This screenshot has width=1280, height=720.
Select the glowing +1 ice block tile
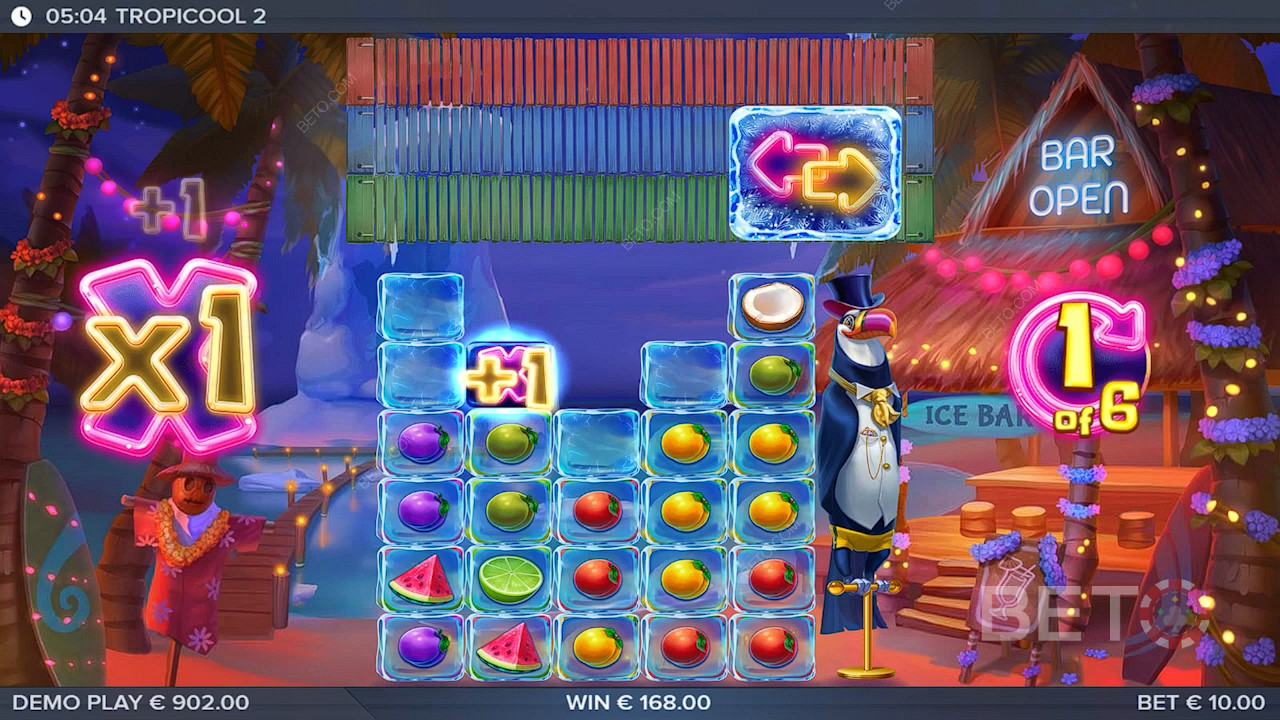coord(509,376)
